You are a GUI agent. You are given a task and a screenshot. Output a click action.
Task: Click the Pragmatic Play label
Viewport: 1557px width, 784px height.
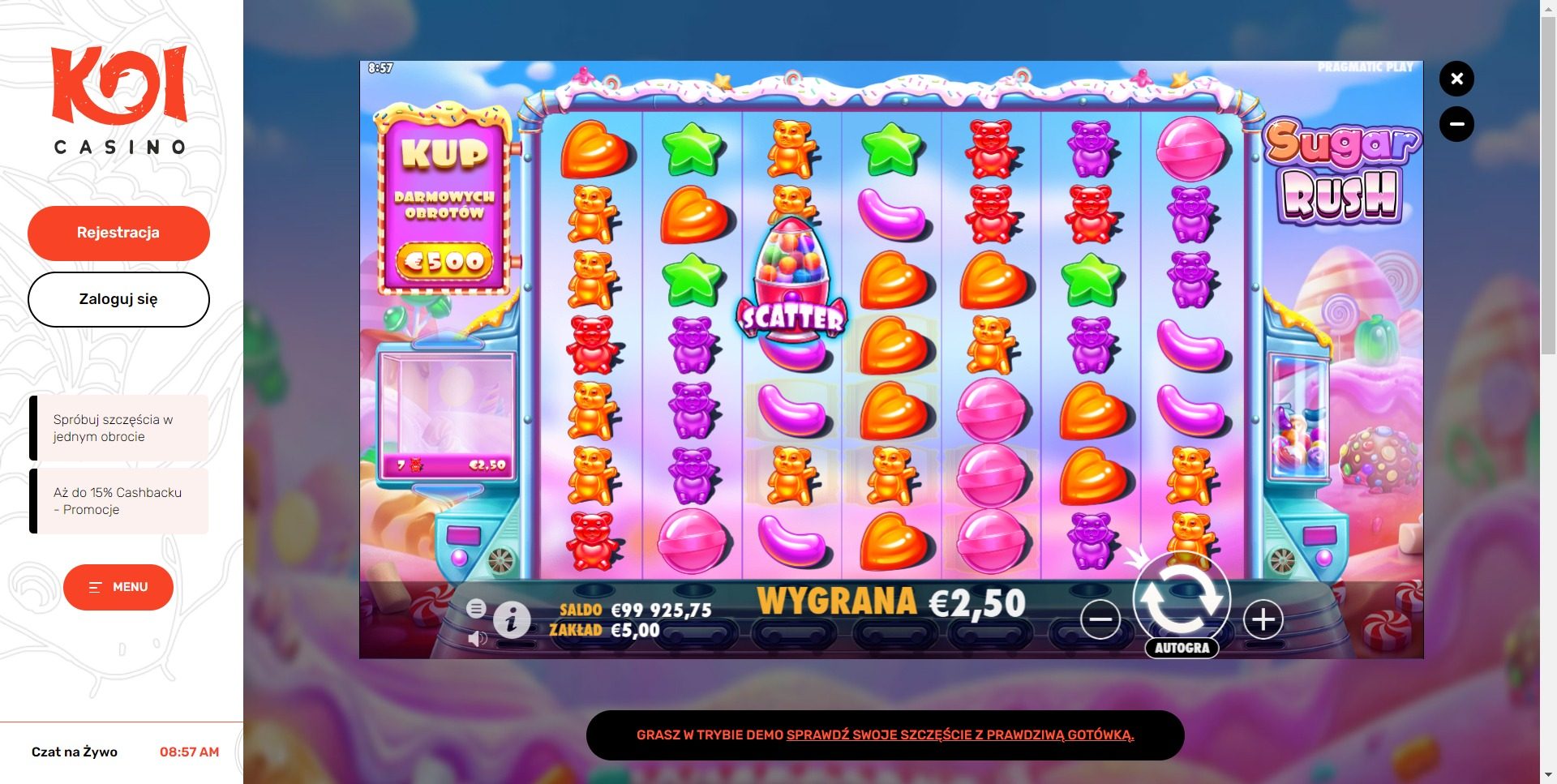[x=1365, y=69]
